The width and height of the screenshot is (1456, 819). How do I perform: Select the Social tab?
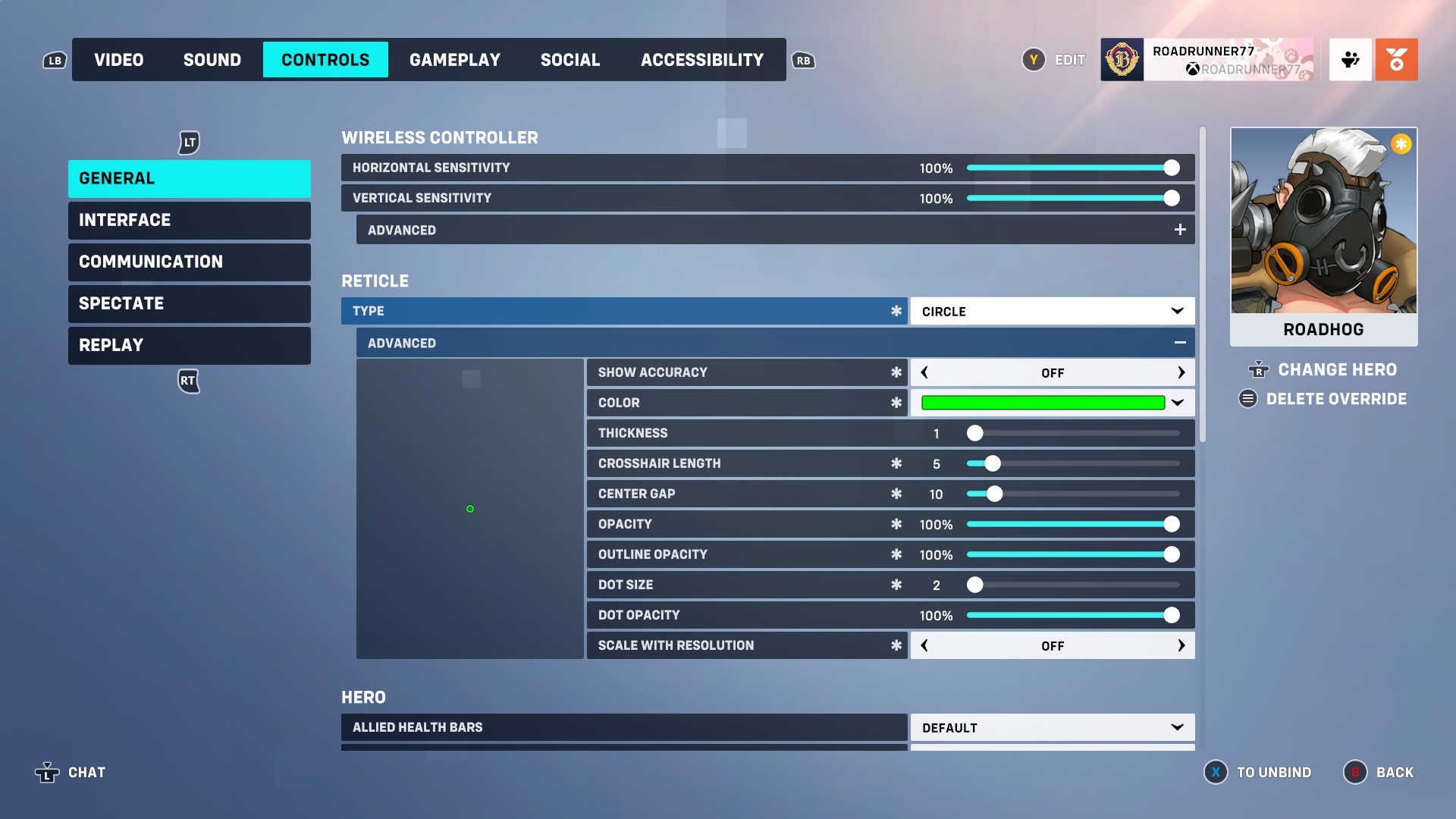coord(570,60)
